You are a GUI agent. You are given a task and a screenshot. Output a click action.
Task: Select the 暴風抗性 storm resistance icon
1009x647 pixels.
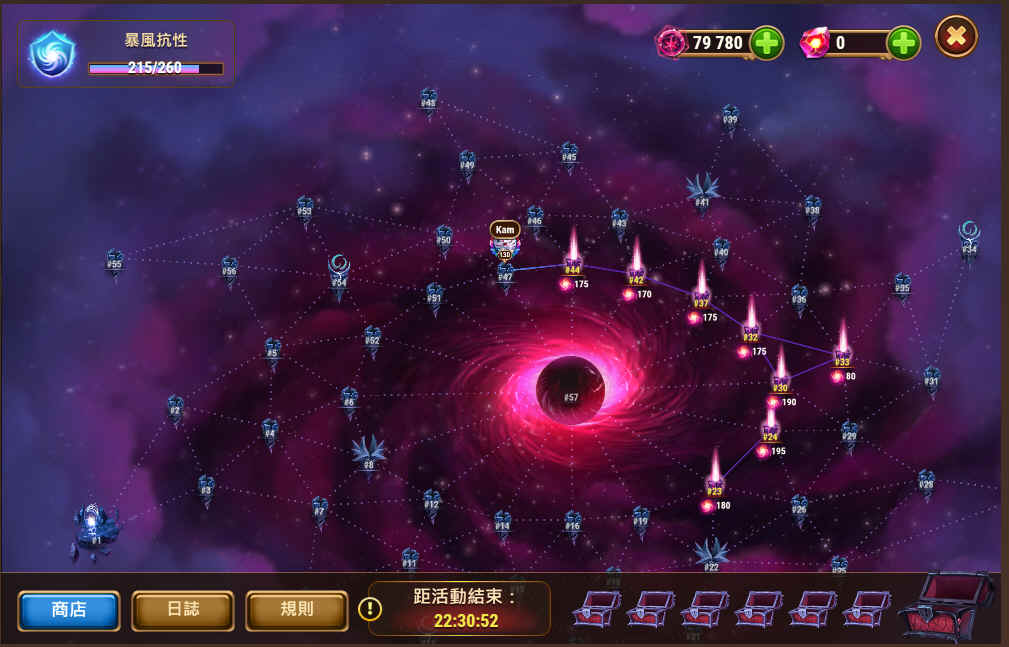[52, 54]
